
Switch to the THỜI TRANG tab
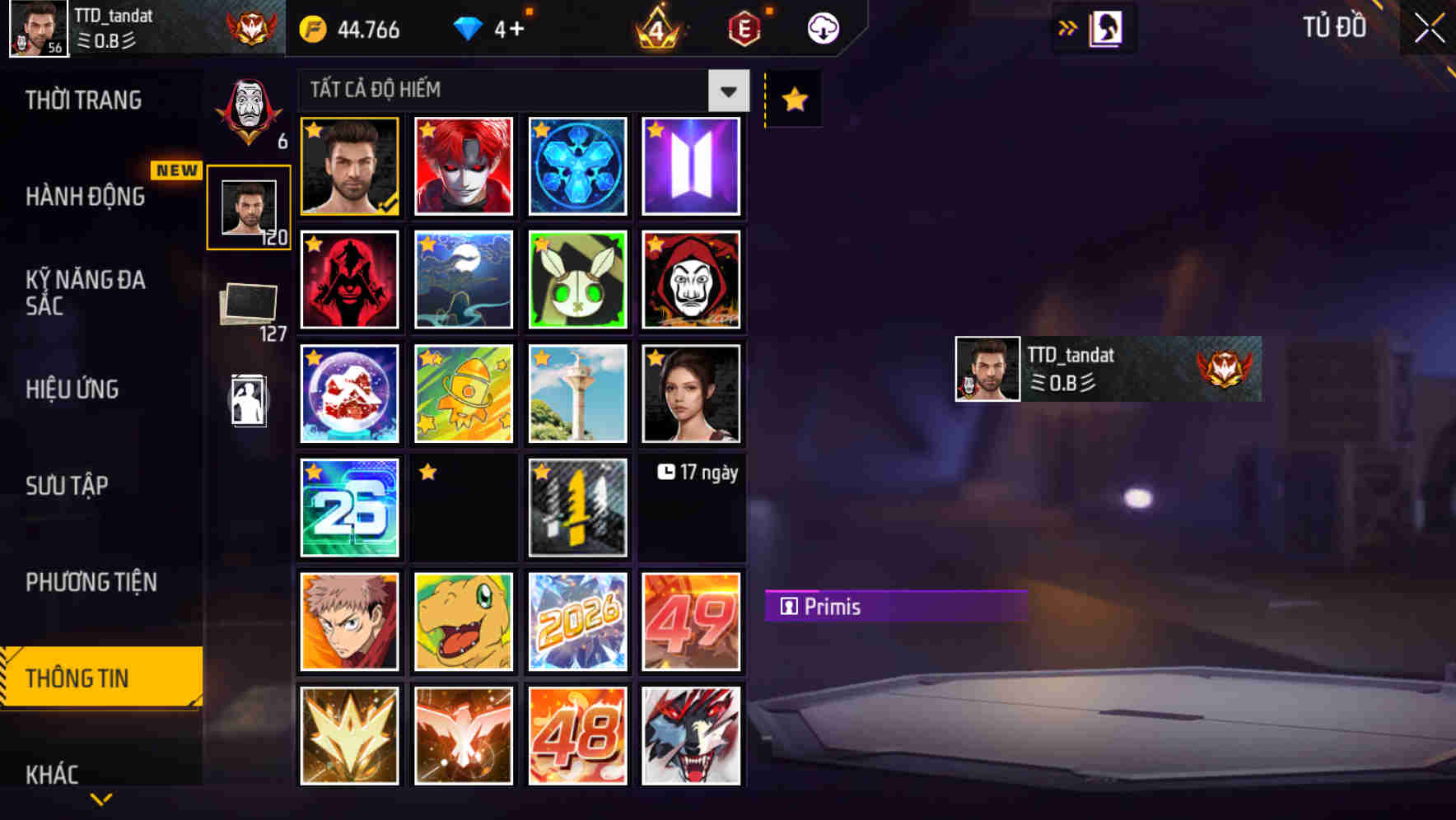(86, 100)
